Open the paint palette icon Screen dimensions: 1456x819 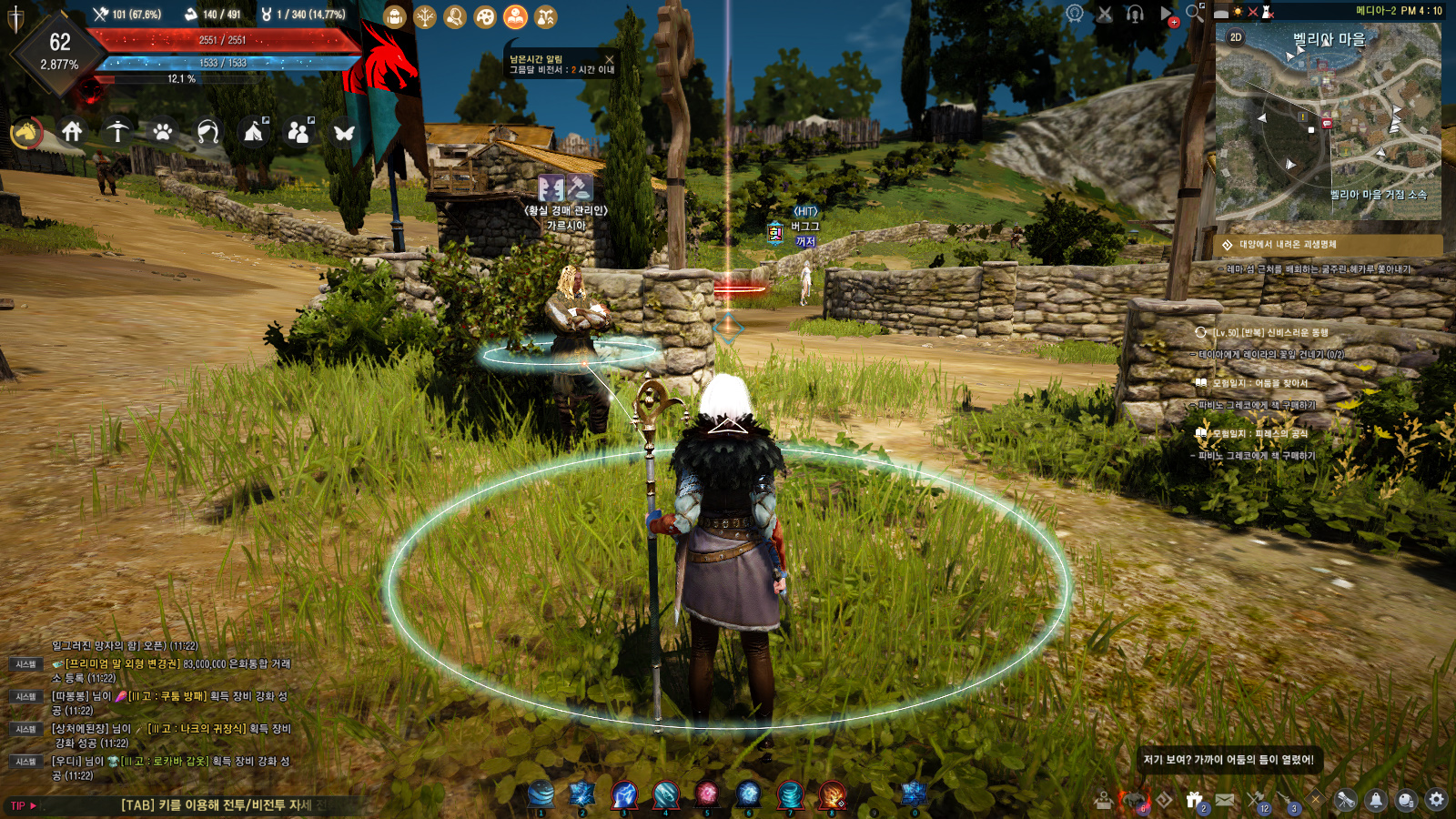(485, 16)
